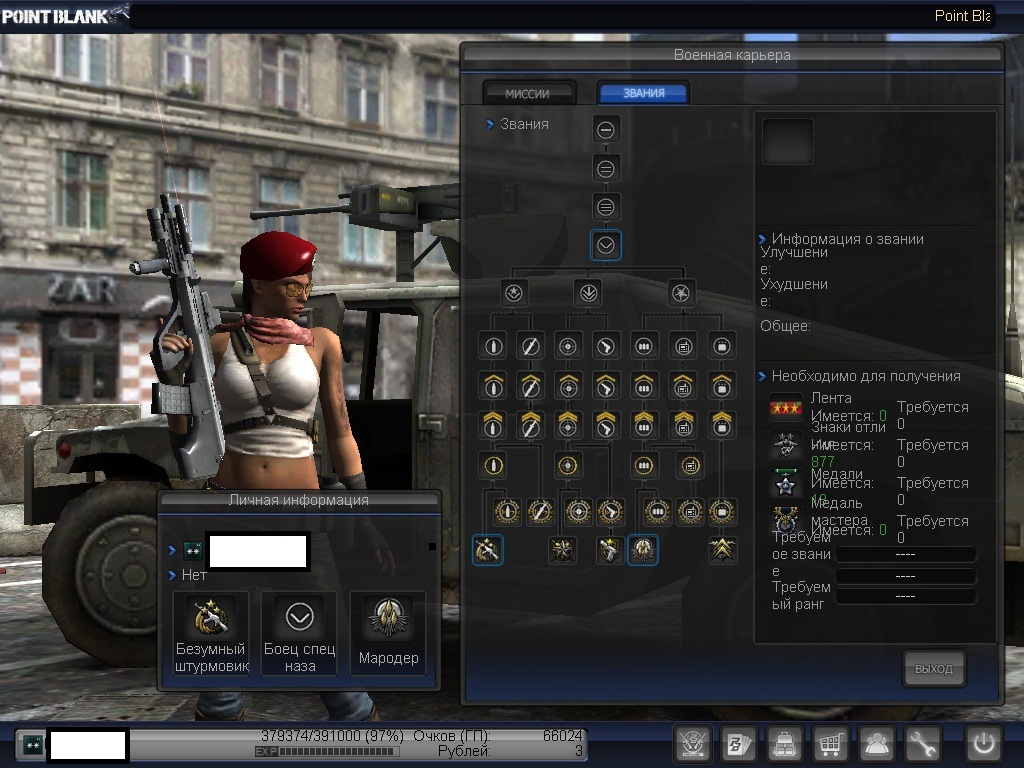Open the backpack inventory
1024x768 pixels.
pyautogui.click(x=785, y=744)
